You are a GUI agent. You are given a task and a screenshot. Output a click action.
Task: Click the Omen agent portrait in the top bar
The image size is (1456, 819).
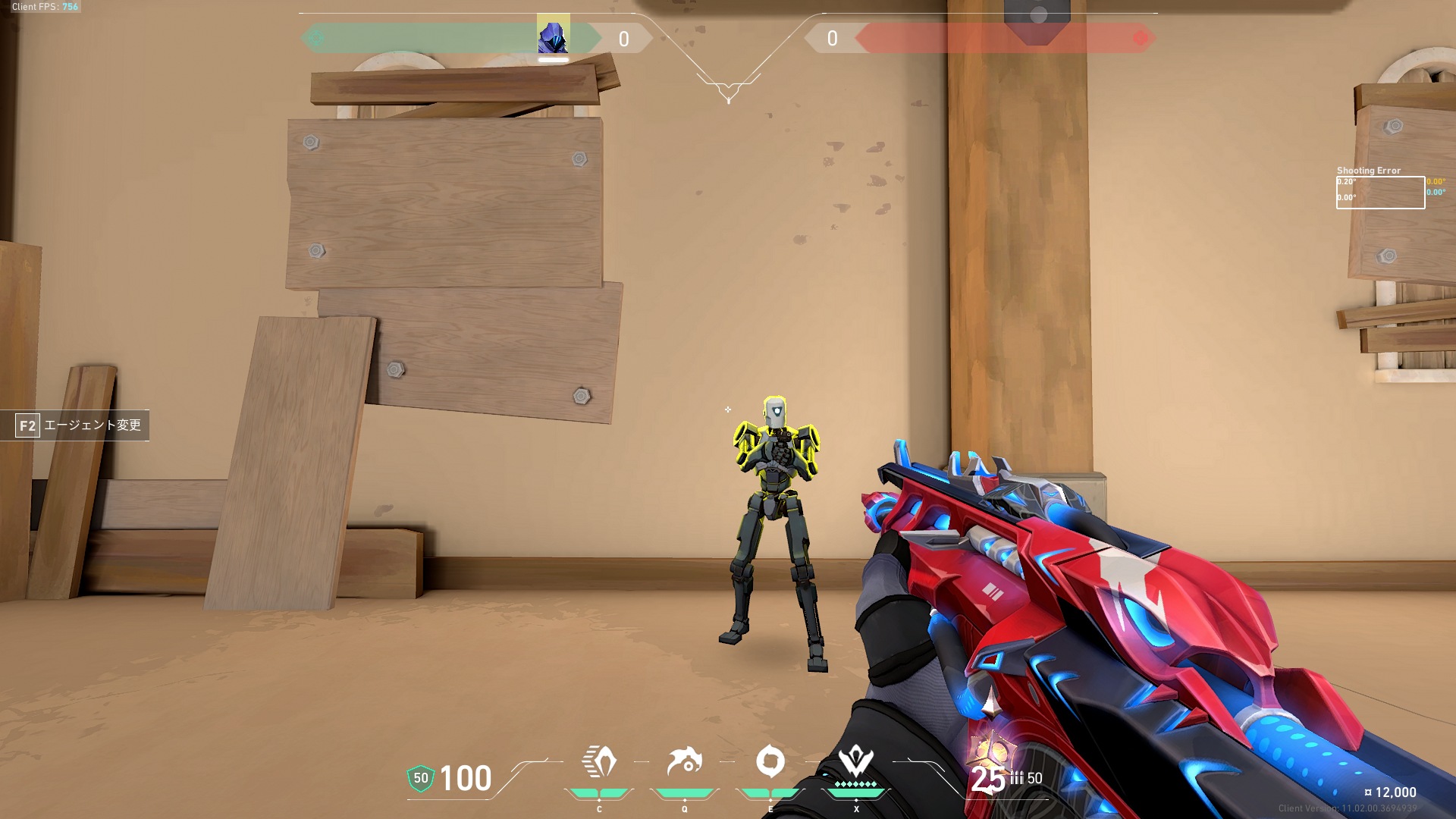coord(553,35)
